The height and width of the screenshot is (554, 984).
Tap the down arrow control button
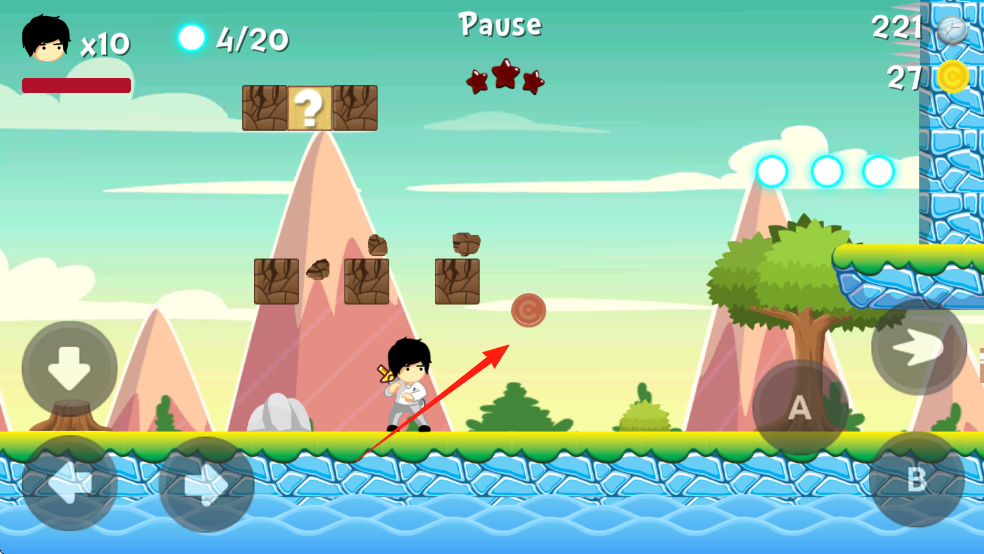click(x=70, y=369)
